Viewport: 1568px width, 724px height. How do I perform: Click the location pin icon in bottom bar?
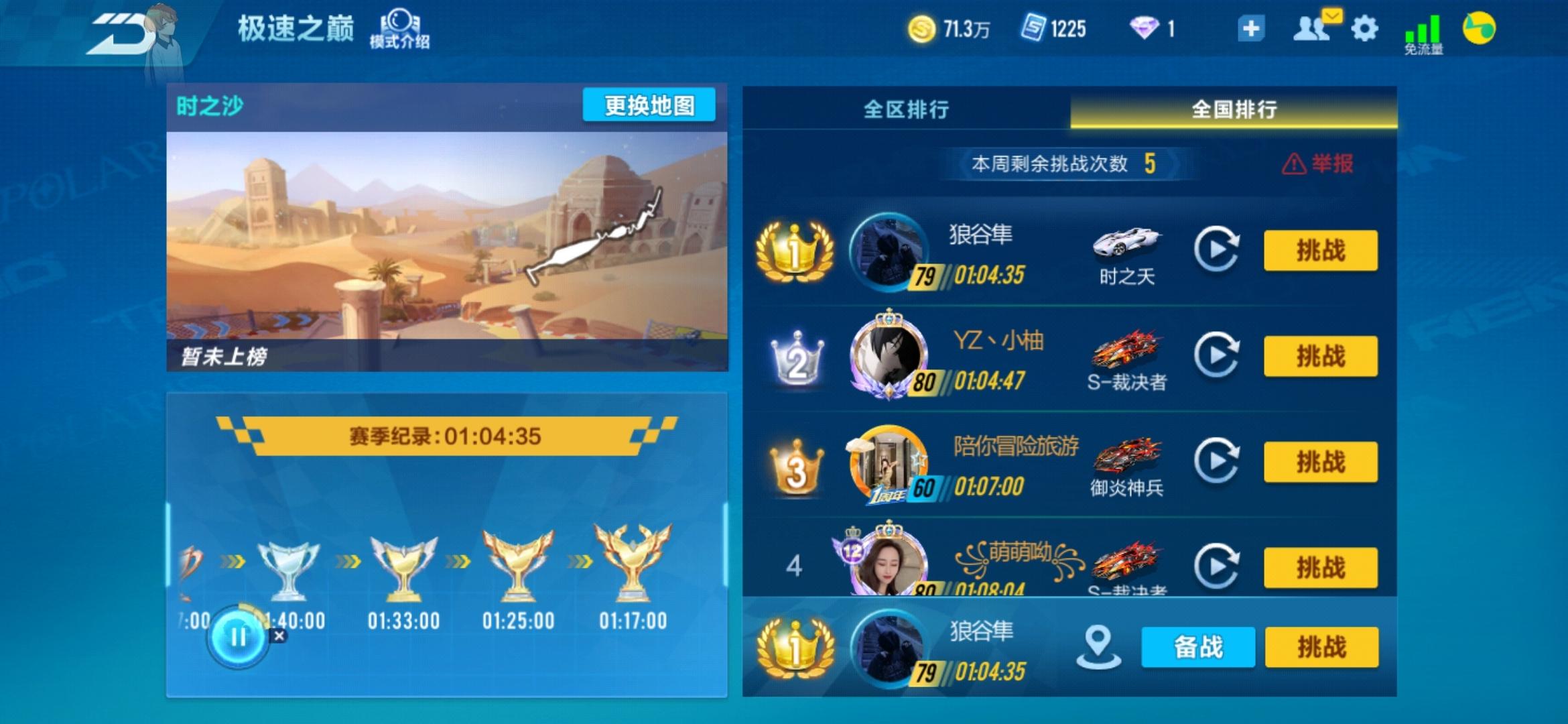(1098, 647)
